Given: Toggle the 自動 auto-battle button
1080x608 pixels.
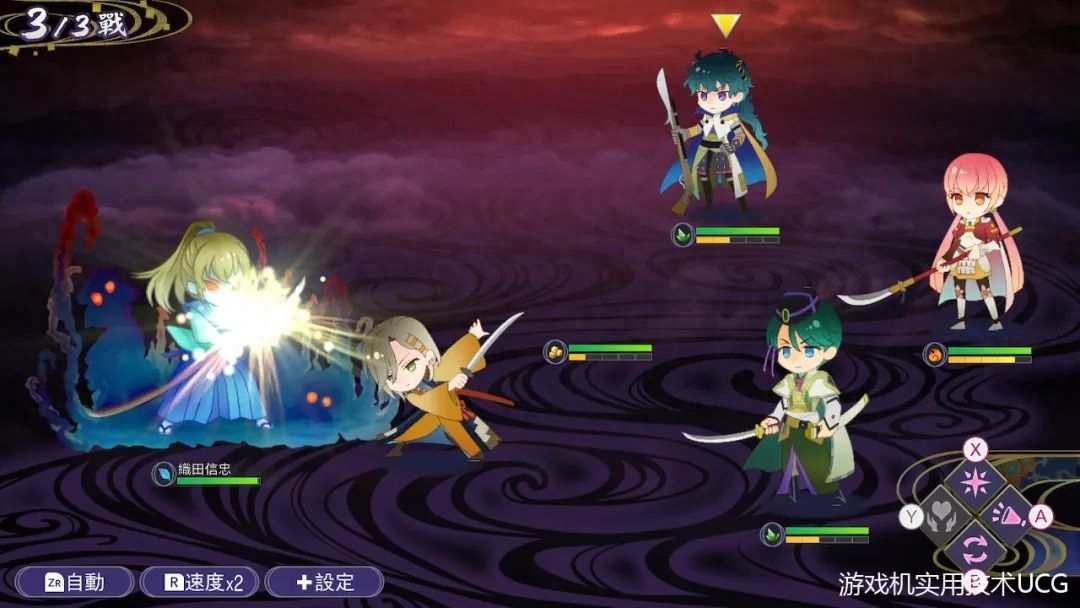Looking at the screenshot, I should 74,582.
